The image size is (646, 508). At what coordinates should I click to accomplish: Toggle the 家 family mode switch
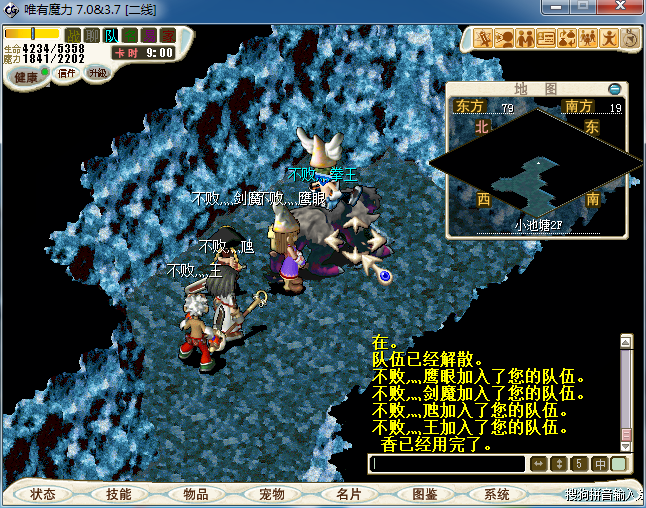[x=168, y=36]
